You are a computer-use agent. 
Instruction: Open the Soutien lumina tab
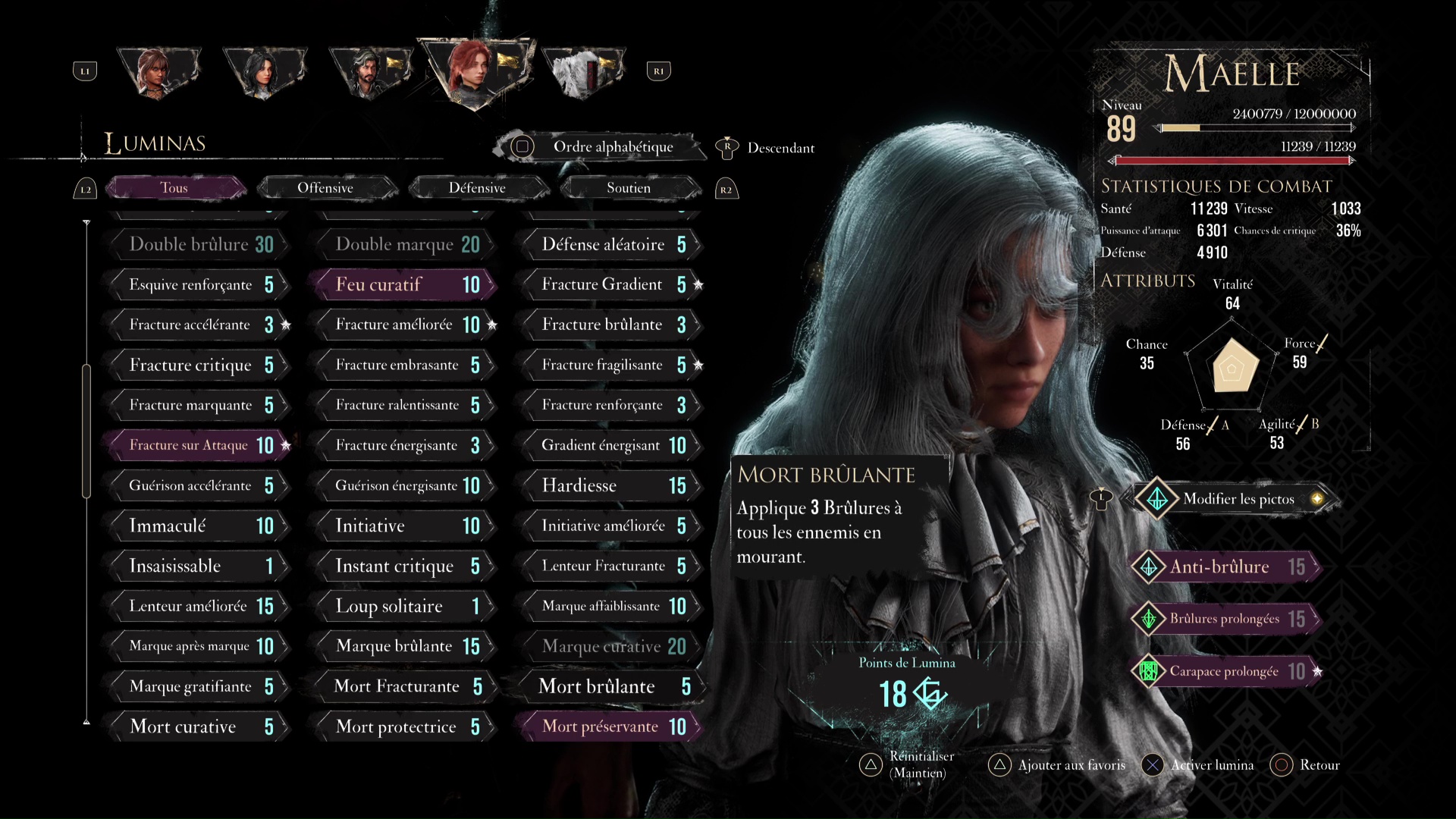[628, 188]
